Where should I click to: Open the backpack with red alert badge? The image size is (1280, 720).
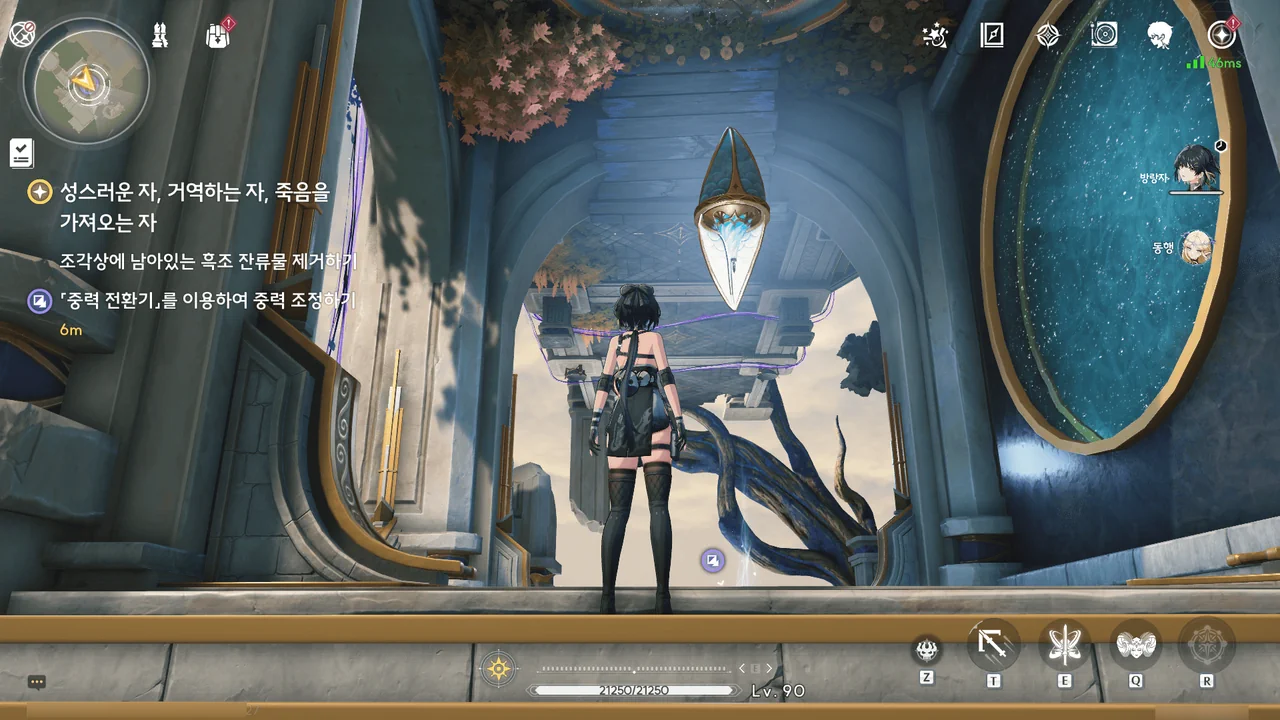[218, 36]
